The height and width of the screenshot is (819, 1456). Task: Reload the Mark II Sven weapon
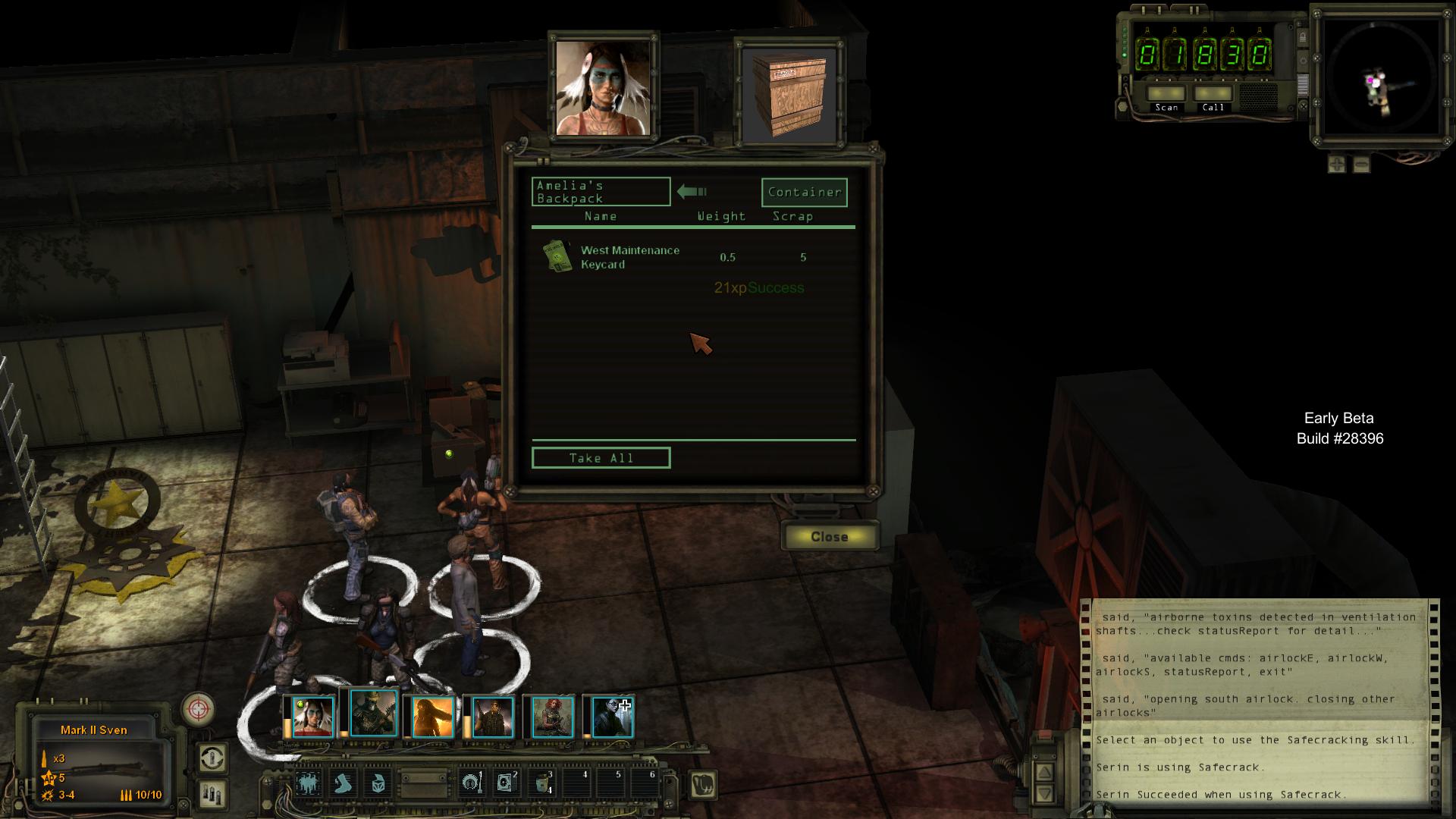point(213,793)
